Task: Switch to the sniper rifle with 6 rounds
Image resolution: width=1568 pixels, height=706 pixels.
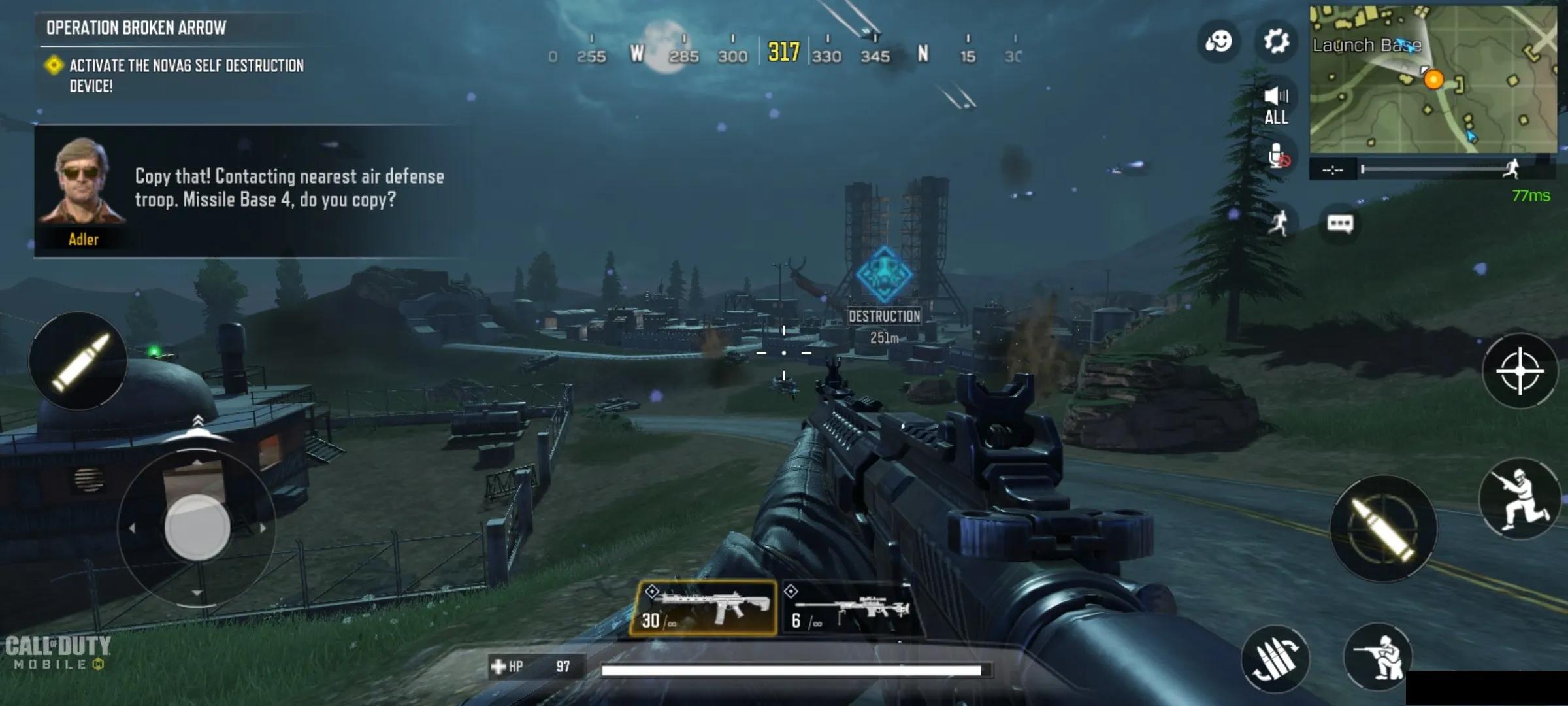Action: [851, 608]
